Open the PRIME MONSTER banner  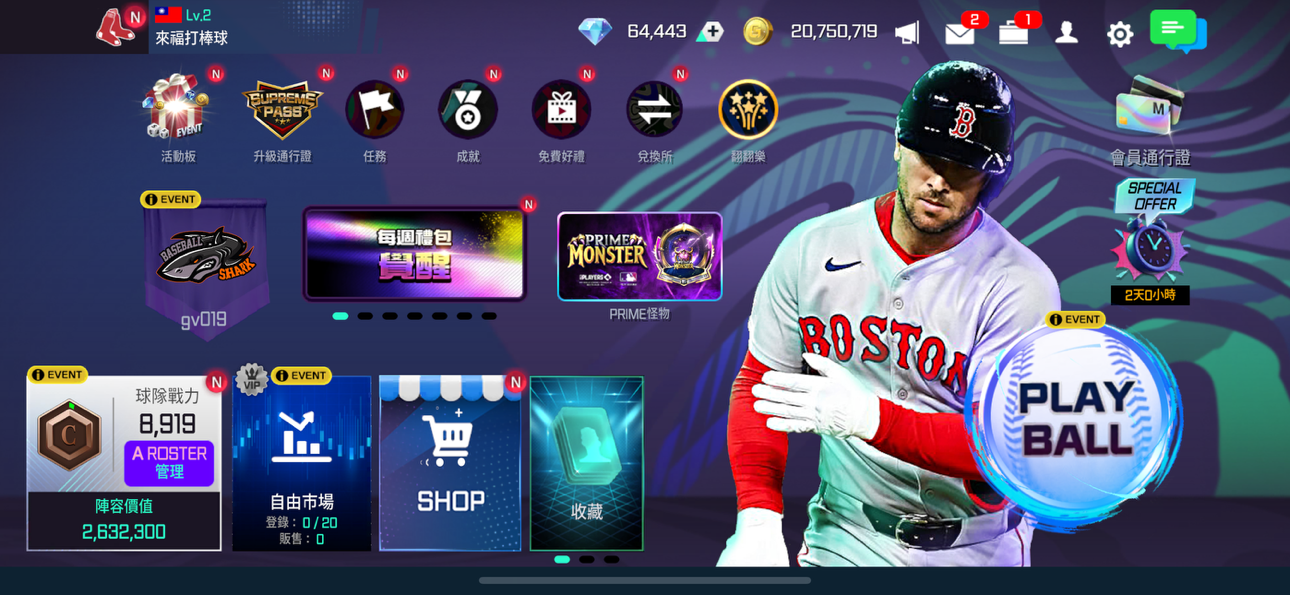pyautogui.click(x=639, y=256)
